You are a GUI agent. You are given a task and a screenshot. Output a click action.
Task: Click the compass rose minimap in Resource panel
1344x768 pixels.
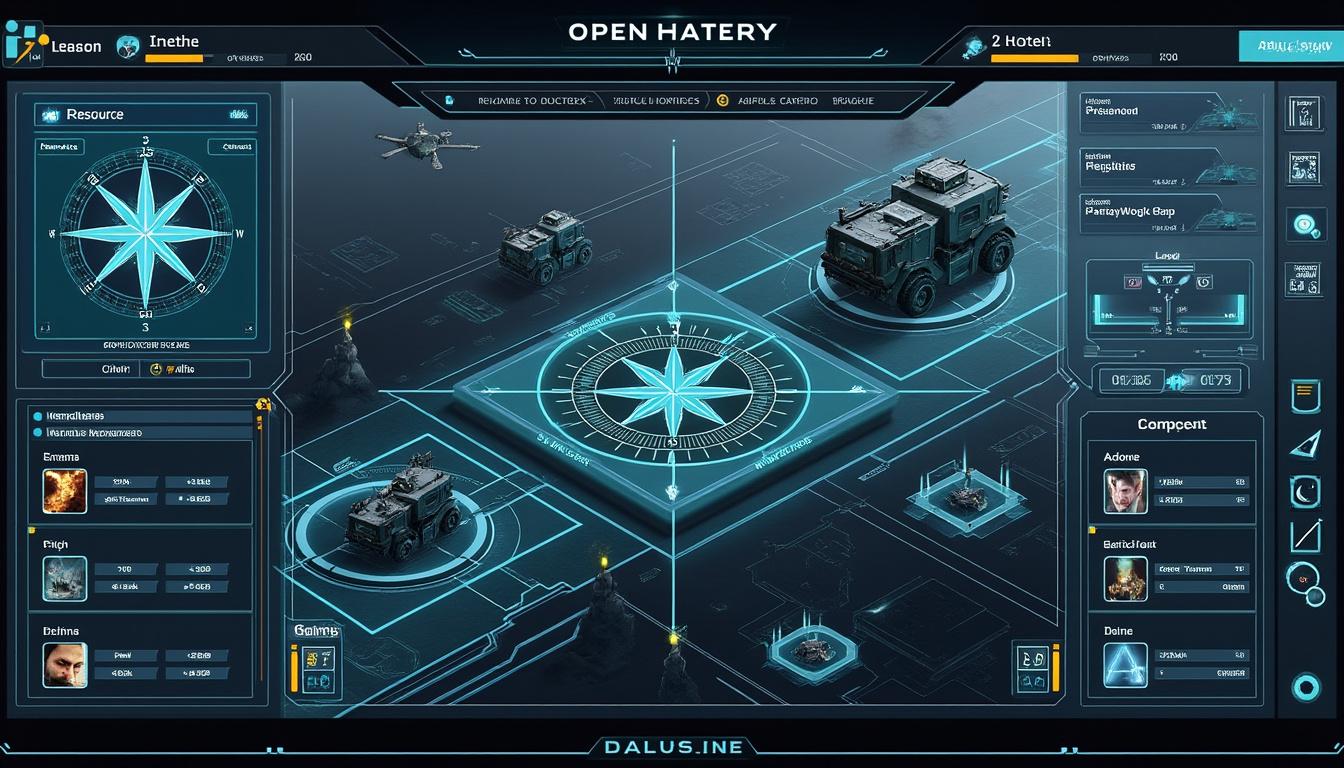(x=145, y=230)
